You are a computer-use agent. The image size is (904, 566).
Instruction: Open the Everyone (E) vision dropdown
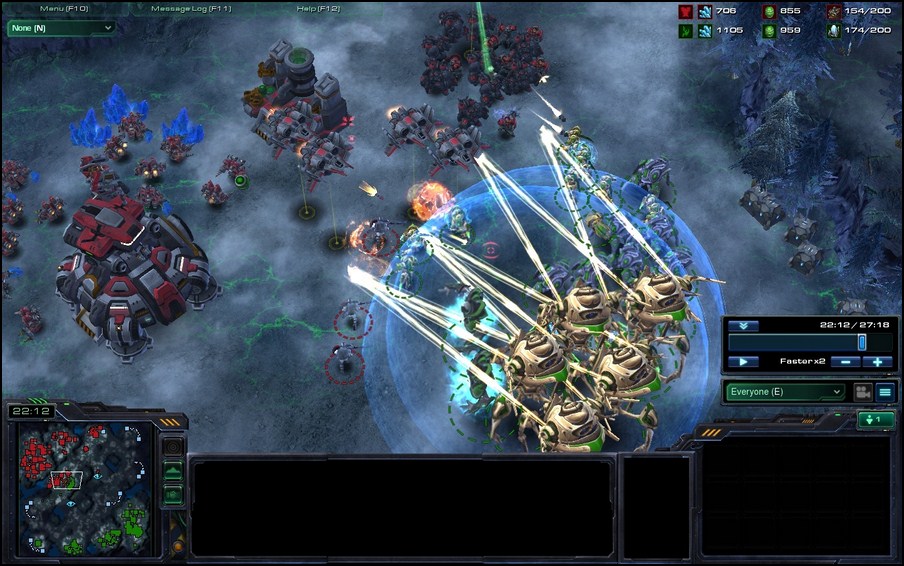[x=786, y=392]
